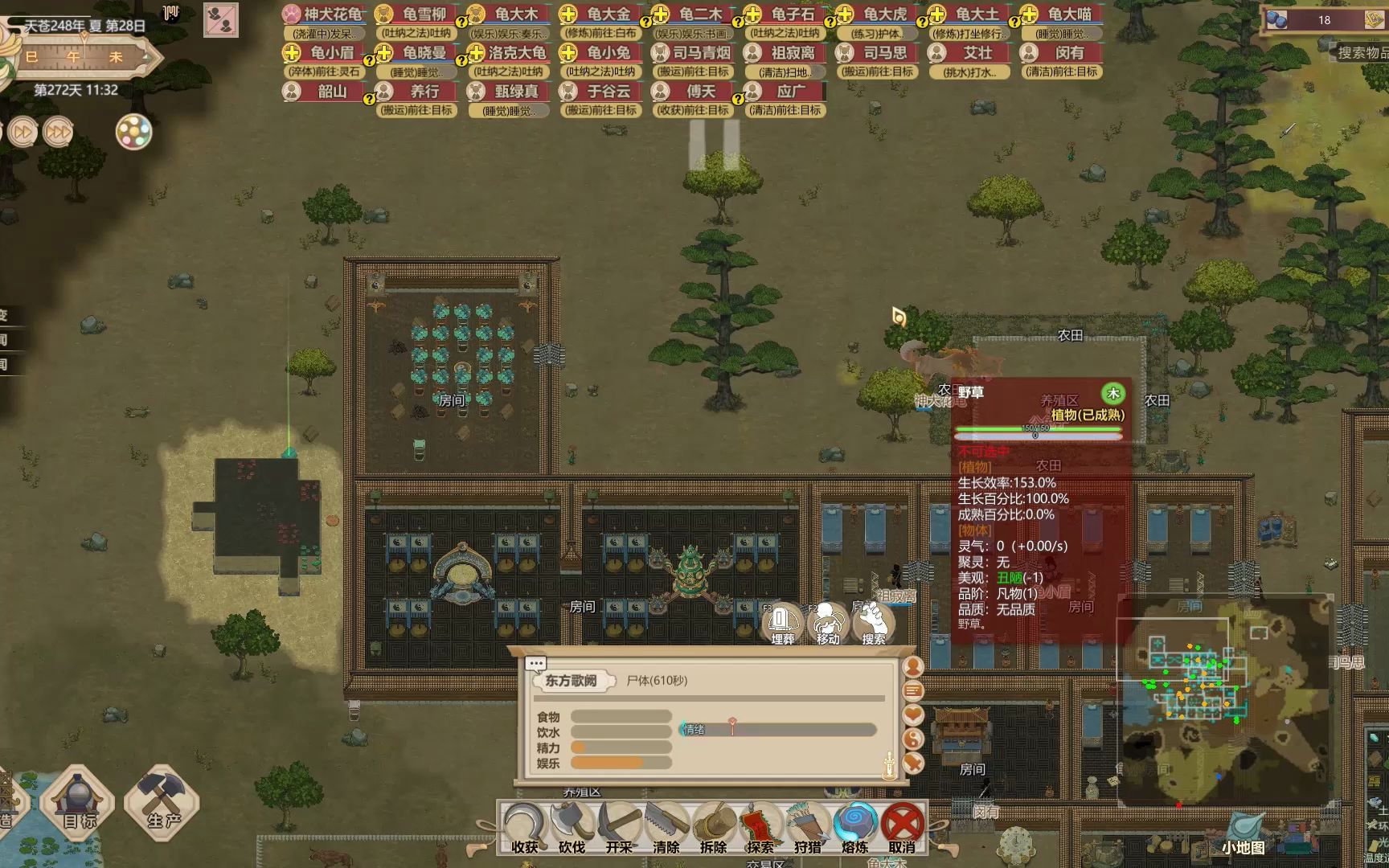The image size is (1389, 868).
Task: Use the 搜索 search corpse button
Action: (x=874, y=624)
